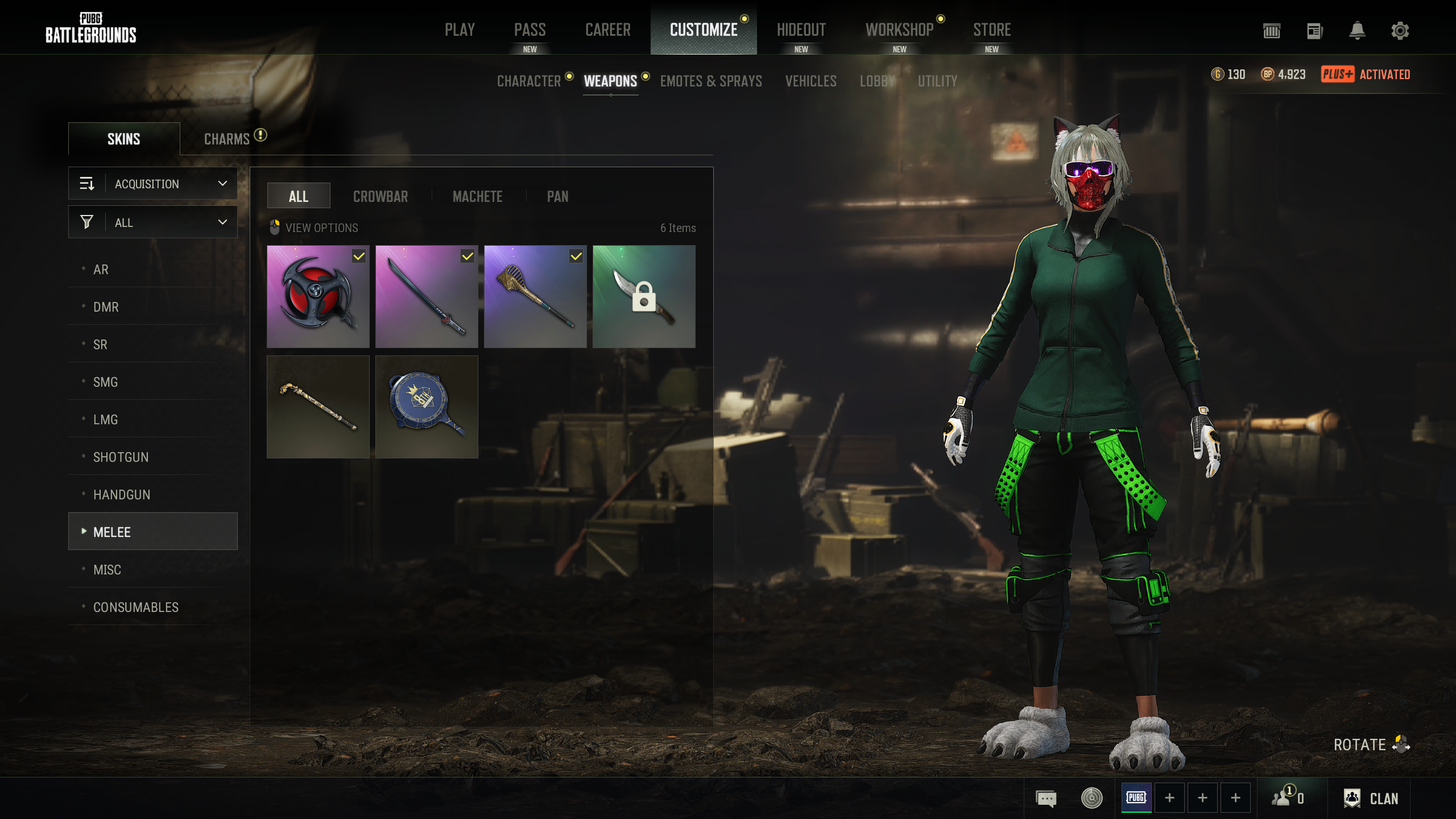Image resolution: width=1456 pixels, height=819 pixels.
Task: Open the CLAN panel
Action: 1372,799
